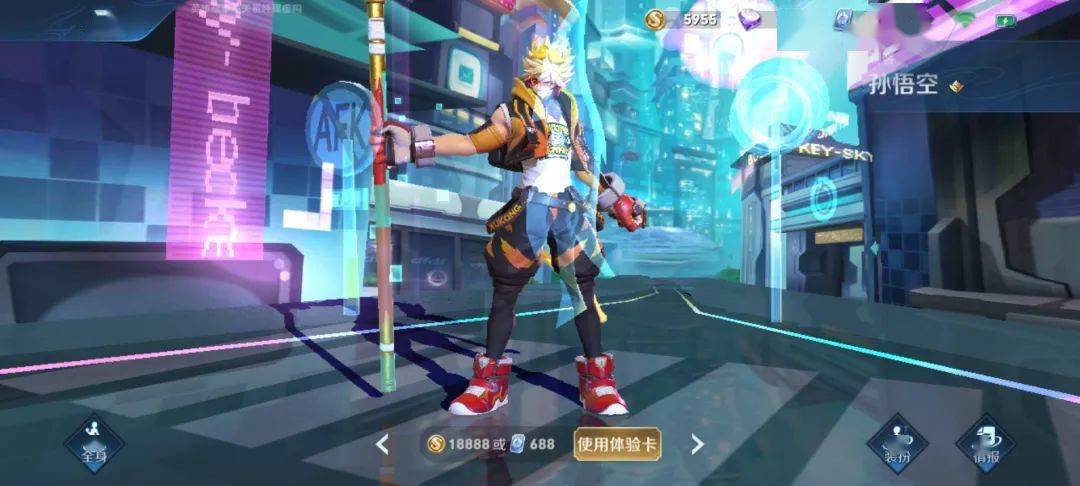This screenshot has height=486, width=1080.
Task: Tap the gold coin currency icon
Action: coord(655,18)
